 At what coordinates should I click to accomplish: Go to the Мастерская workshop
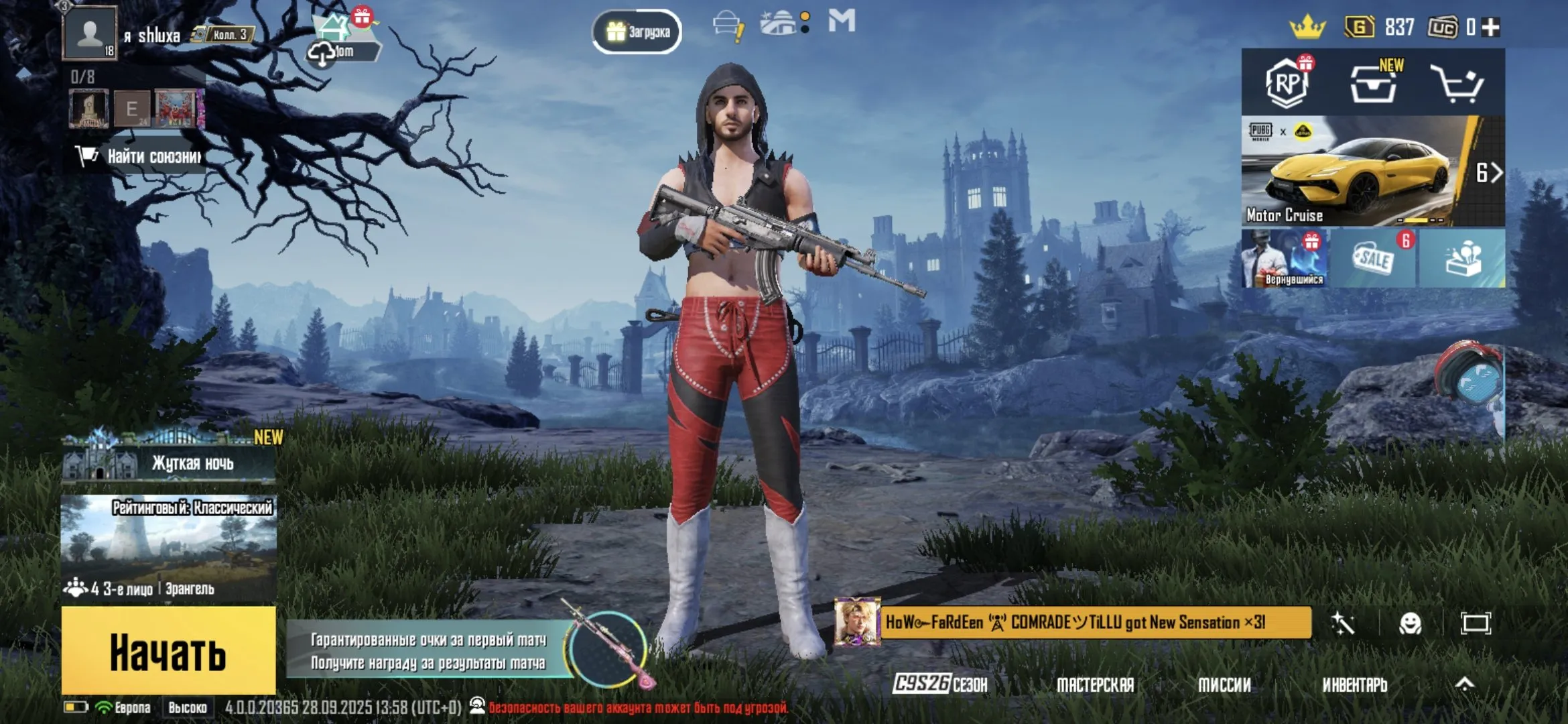point(1095,684)
